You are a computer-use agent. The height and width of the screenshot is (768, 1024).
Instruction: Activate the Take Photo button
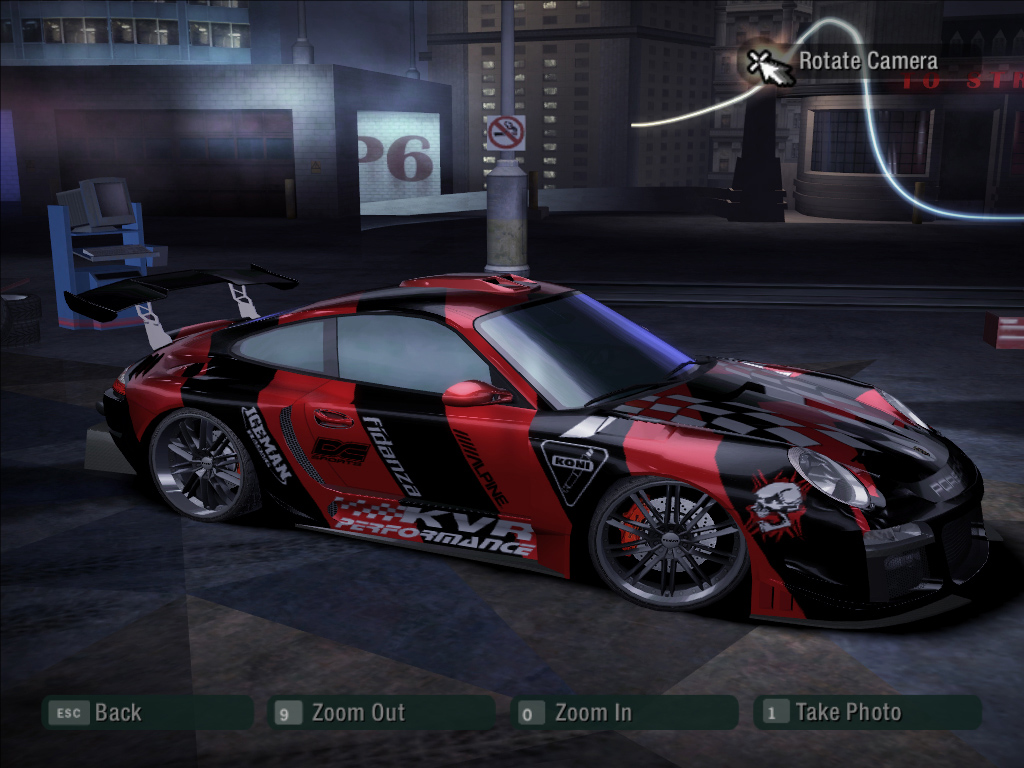[868, 713]
